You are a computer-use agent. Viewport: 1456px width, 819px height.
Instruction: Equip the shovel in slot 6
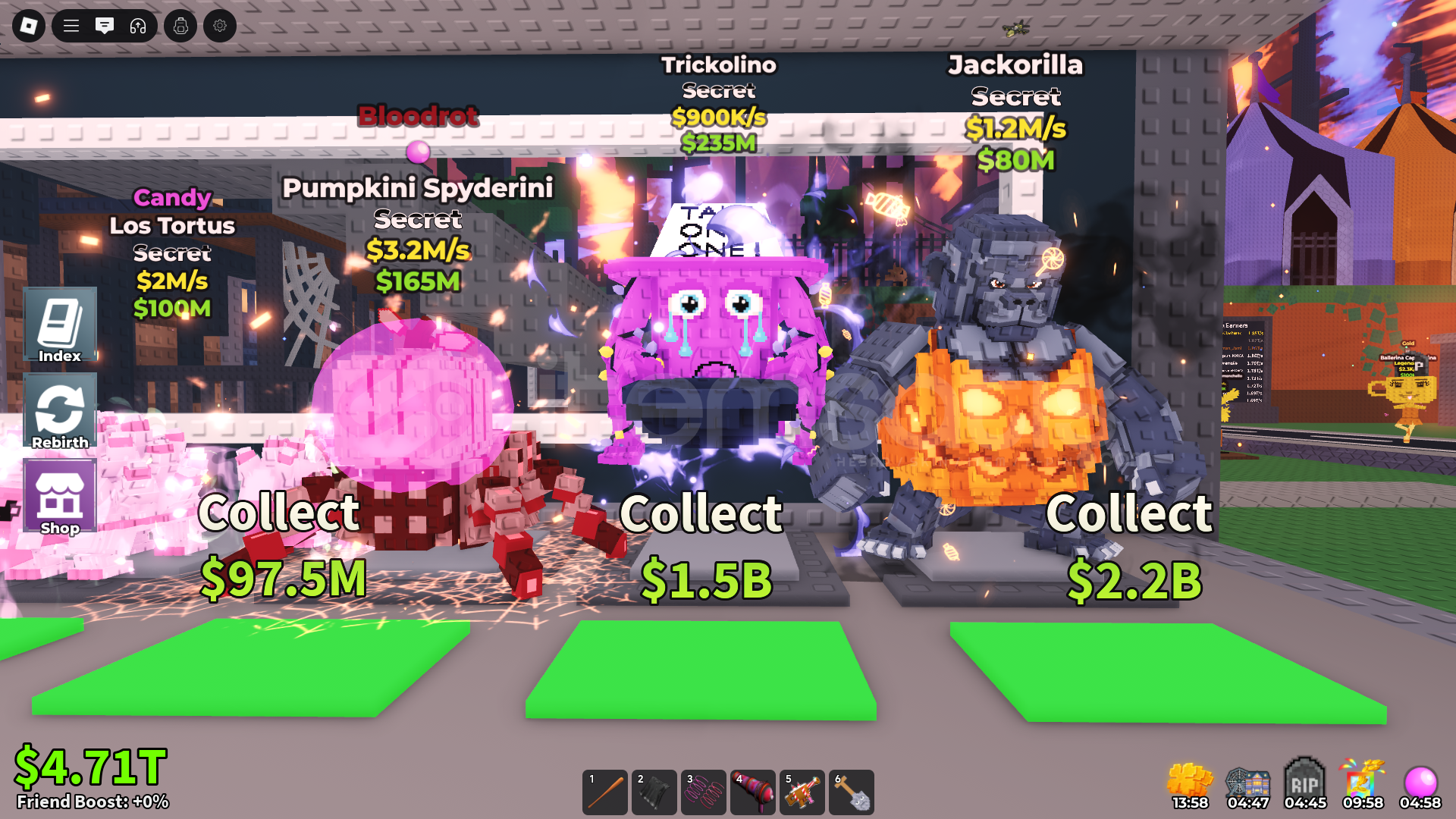click(852, 792)
